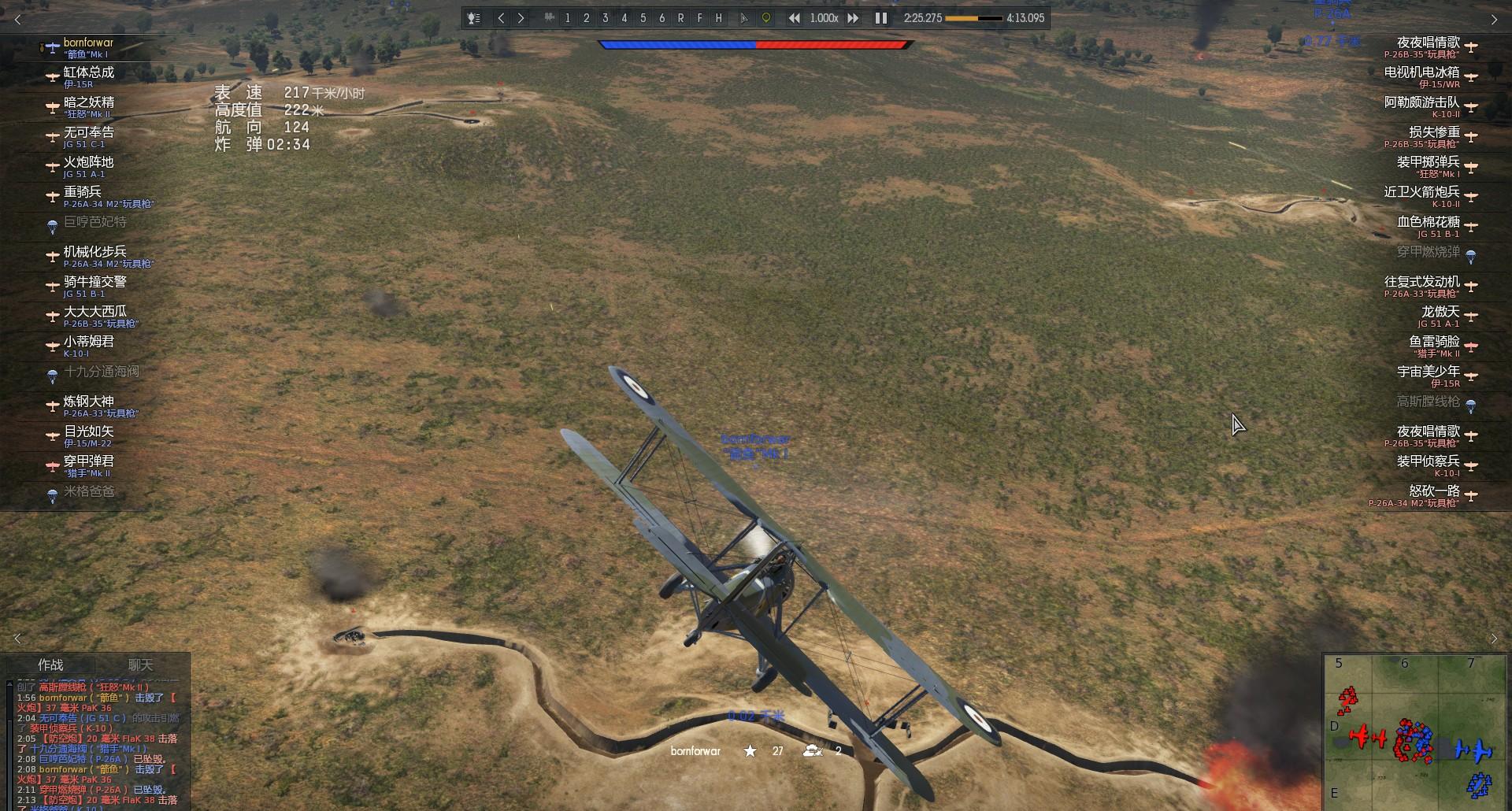The image size is (1512, 811).
Task: Switch to the 作战 battle log tab
Action: tap(51, 665)
